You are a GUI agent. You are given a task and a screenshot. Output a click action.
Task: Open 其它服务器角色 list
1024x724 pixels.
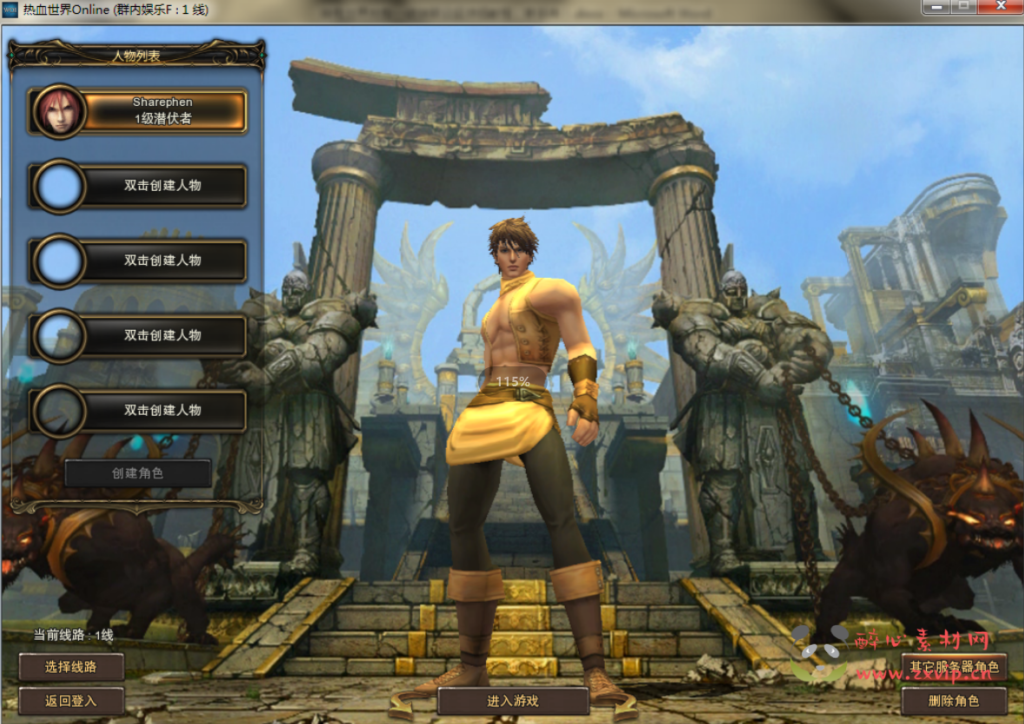[953, 667]
